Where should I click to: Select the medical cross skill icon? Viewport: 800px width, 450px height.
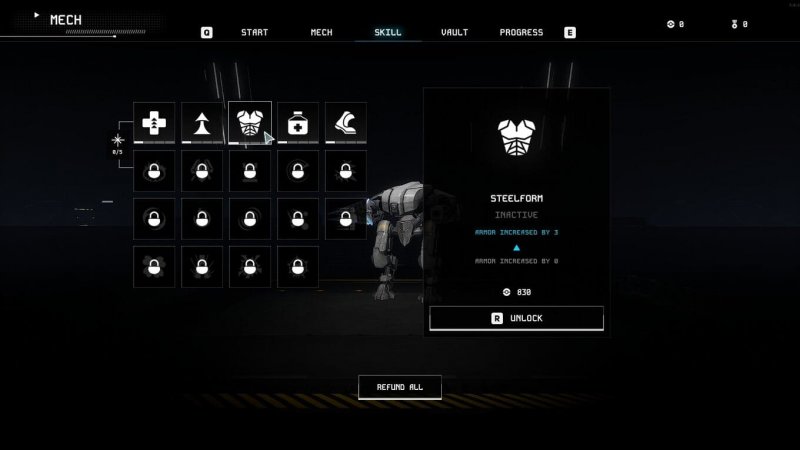[154, 123]
